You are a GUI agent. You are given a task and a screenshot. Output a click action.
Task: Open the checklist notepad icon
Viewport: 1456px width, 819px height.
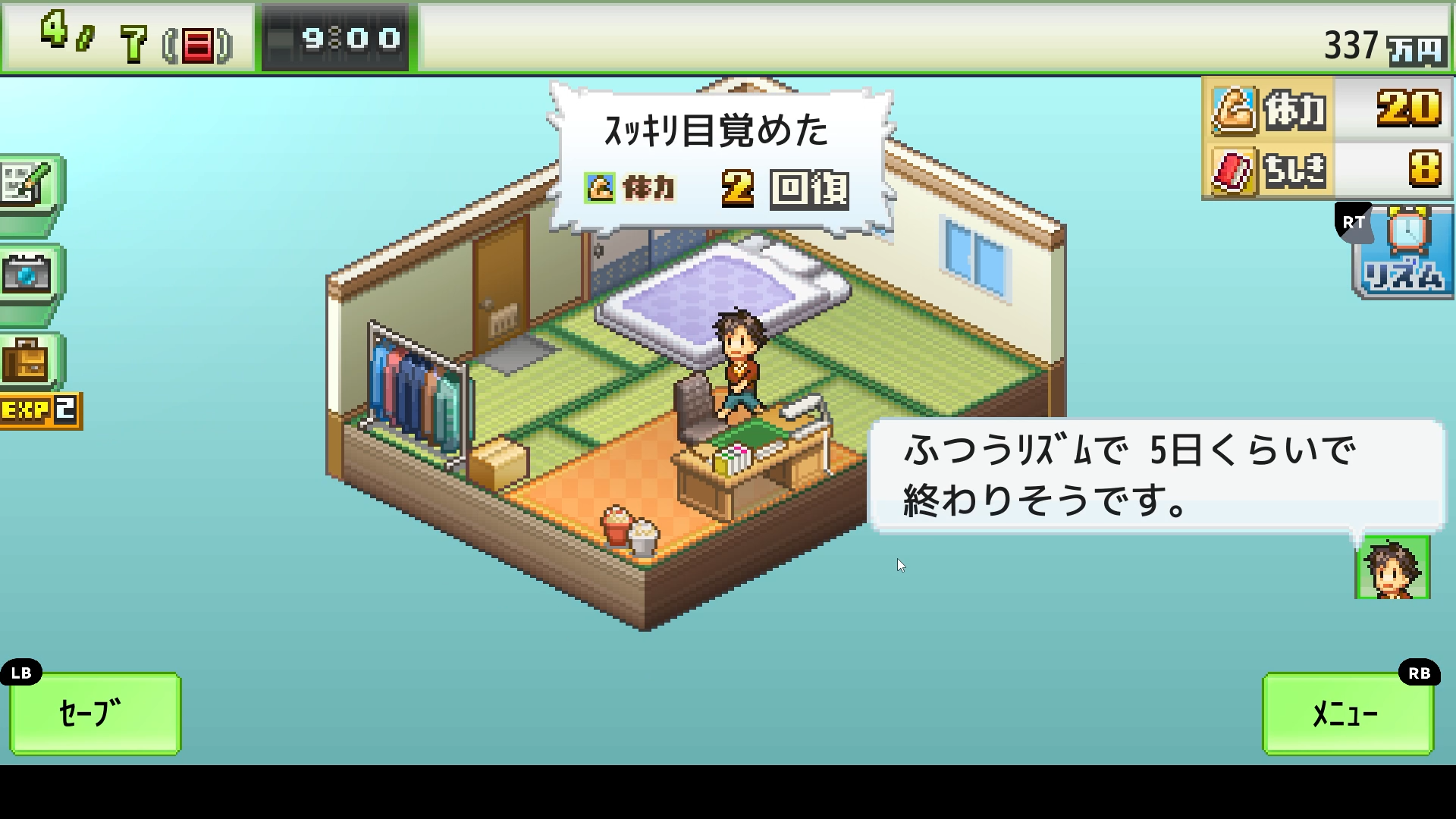pos(29,185)
